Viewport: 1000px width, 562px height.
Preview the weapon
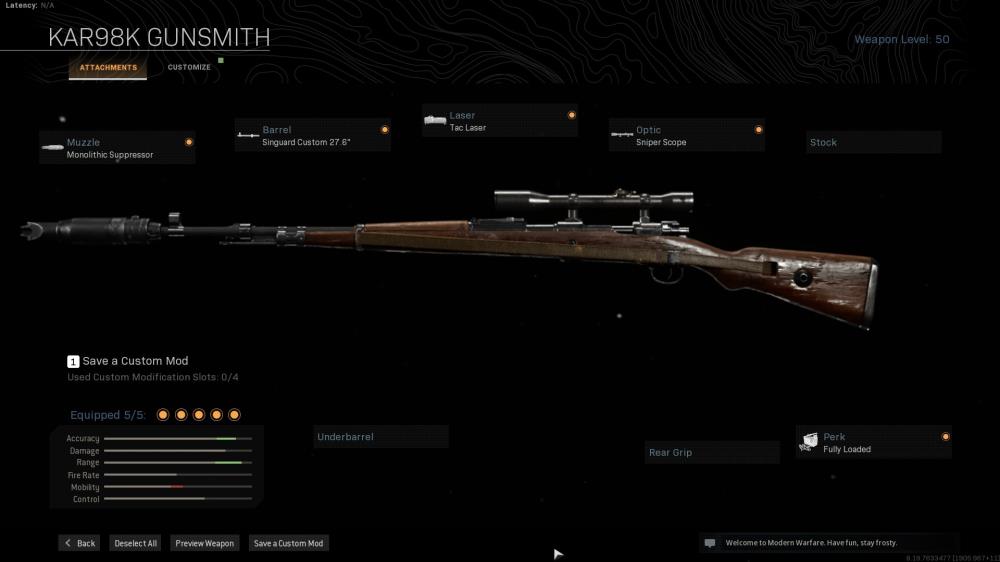(204, 543)
